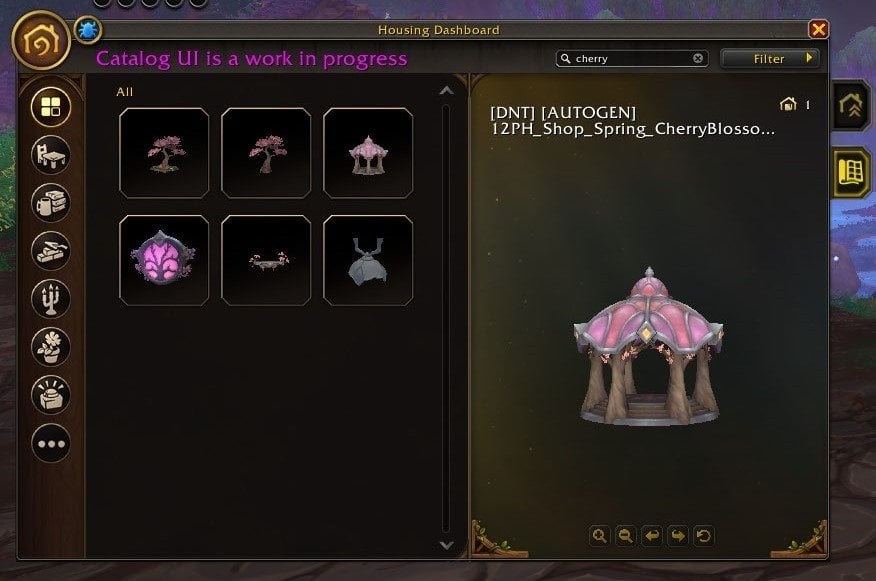Open the bricks and trowel category

tap(51, 250)
